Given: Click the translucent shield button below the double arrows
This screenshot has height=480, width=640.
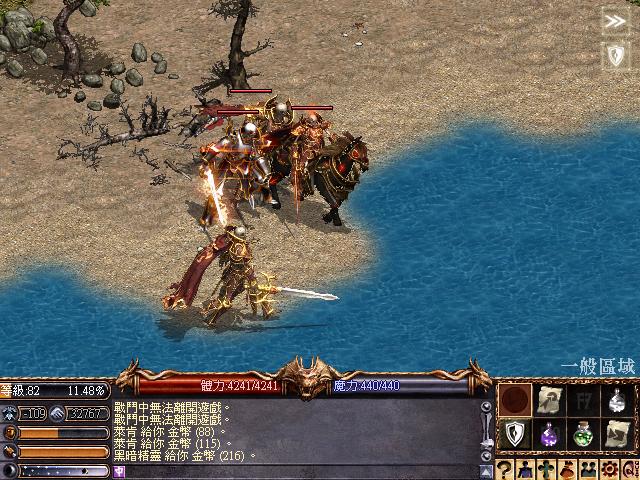Looking at the screenshot, I should 614,55.
